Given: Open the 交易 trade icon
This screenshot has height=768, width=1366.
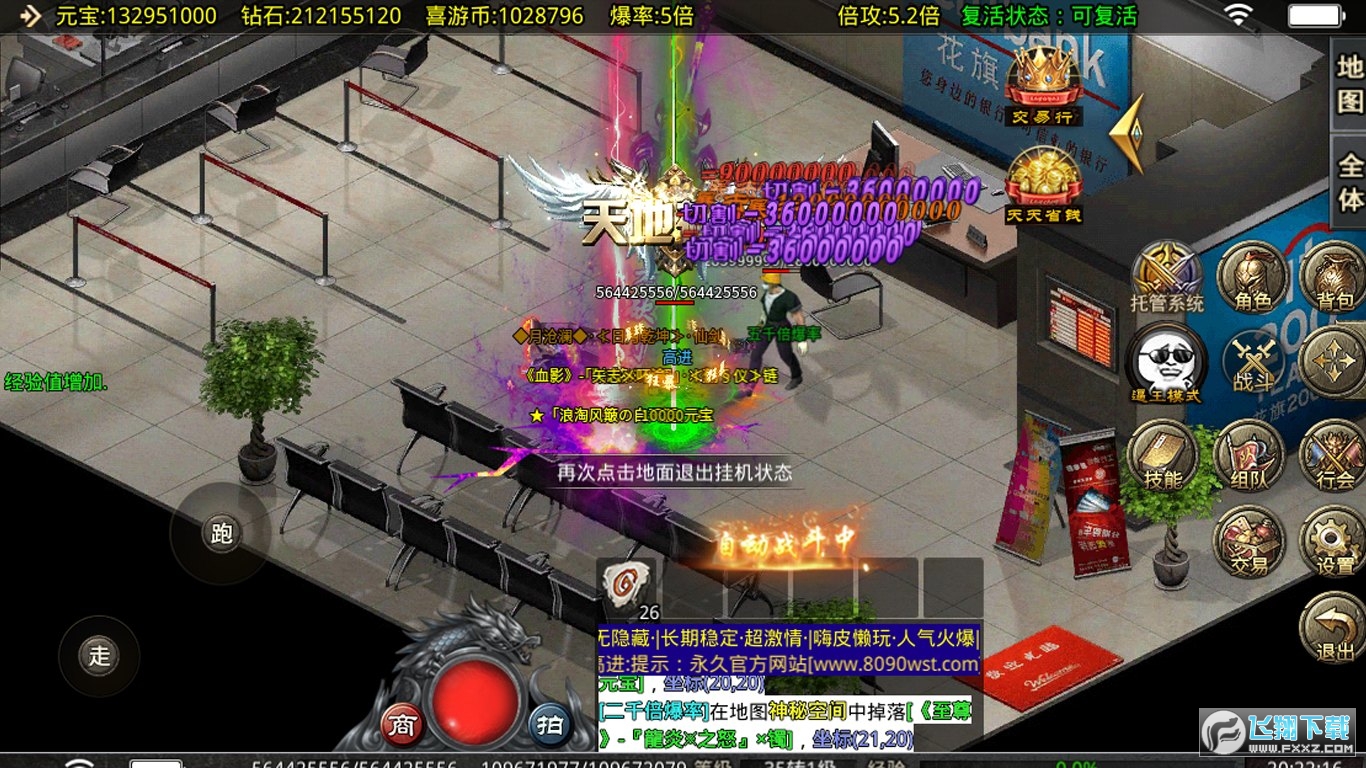Looking at the screenshot, I should point(1247,540).
